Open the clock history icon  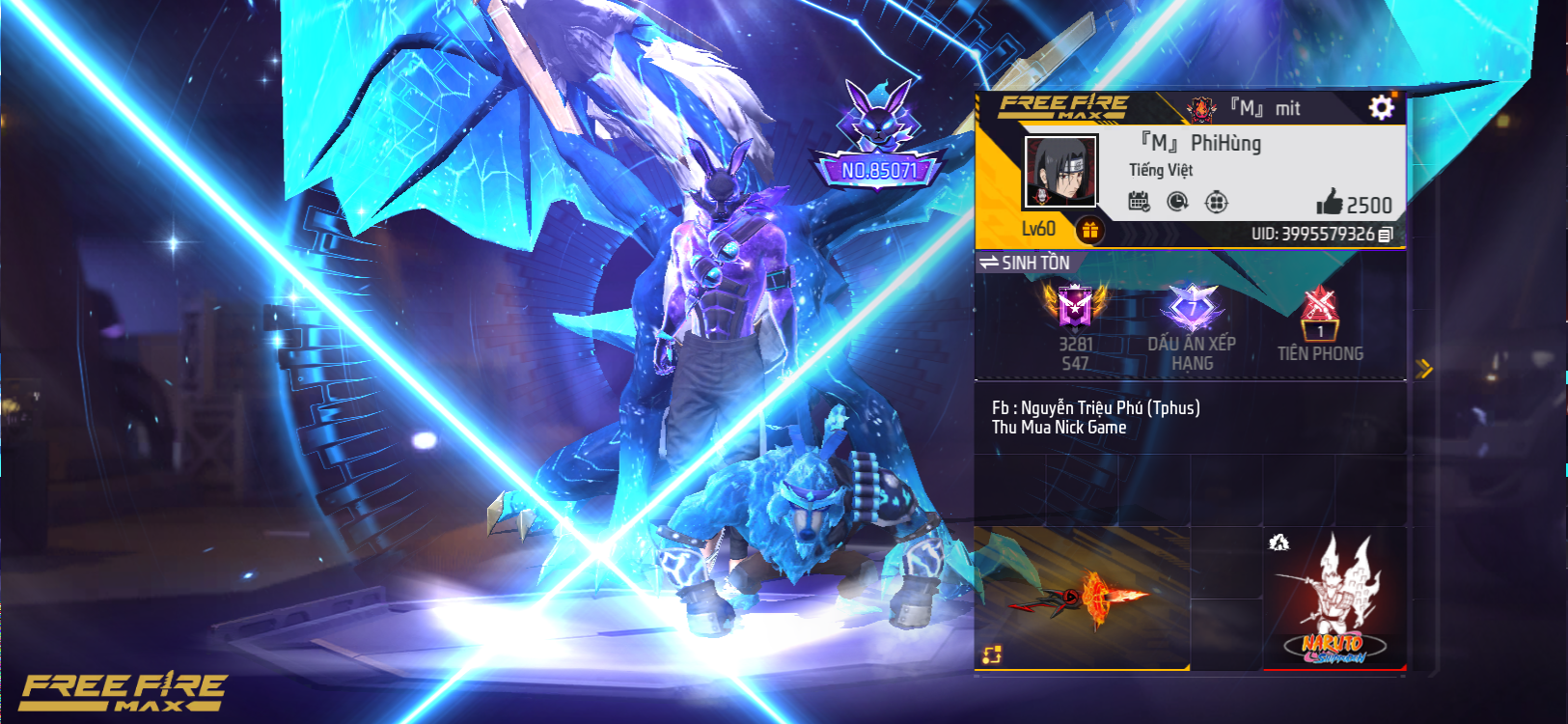coord(1177,202)
